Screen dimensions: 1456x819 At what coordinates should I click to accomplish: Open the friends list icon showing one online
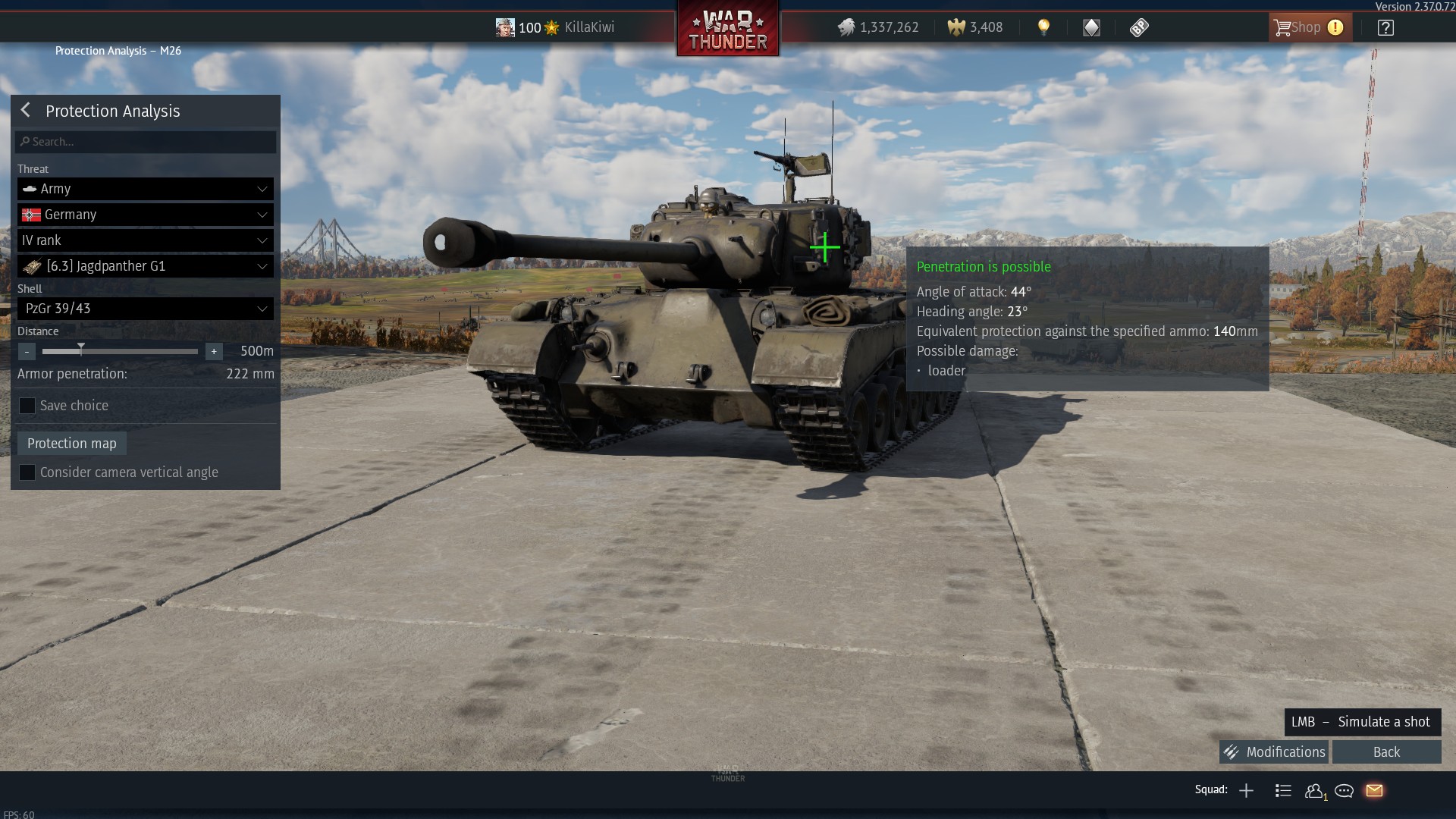pyautogui.click(x=1314, y=790)
